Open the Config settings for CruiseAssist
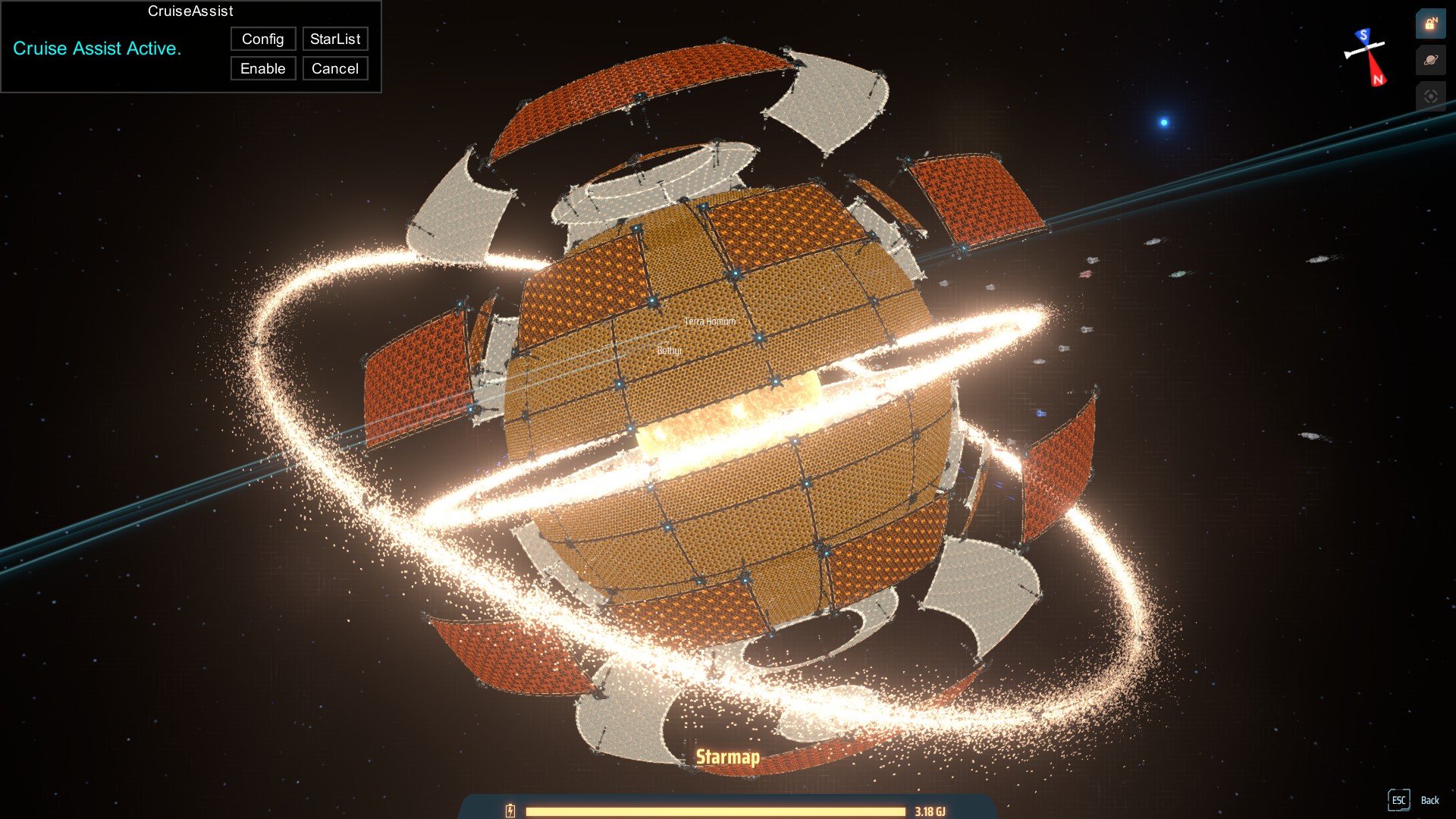 262,39
